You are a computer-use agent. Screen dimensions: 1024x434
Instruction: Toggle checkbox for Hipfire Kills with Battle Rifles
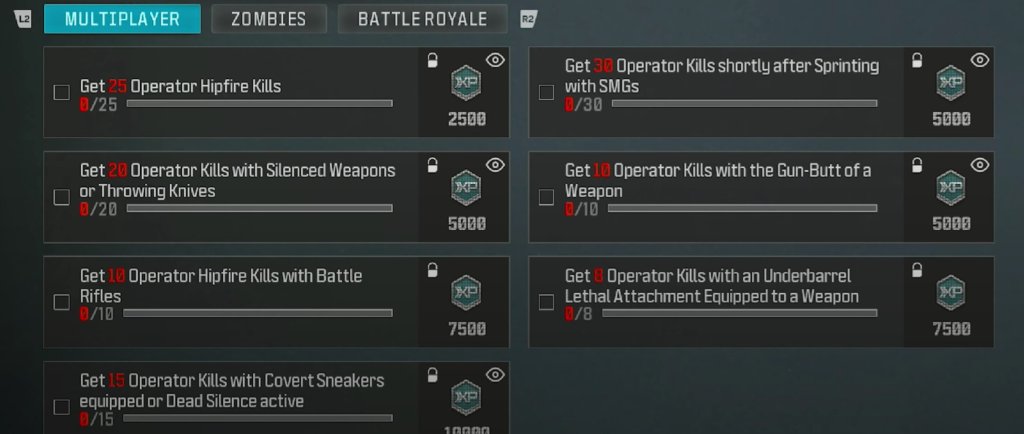(x=61, y=302)
